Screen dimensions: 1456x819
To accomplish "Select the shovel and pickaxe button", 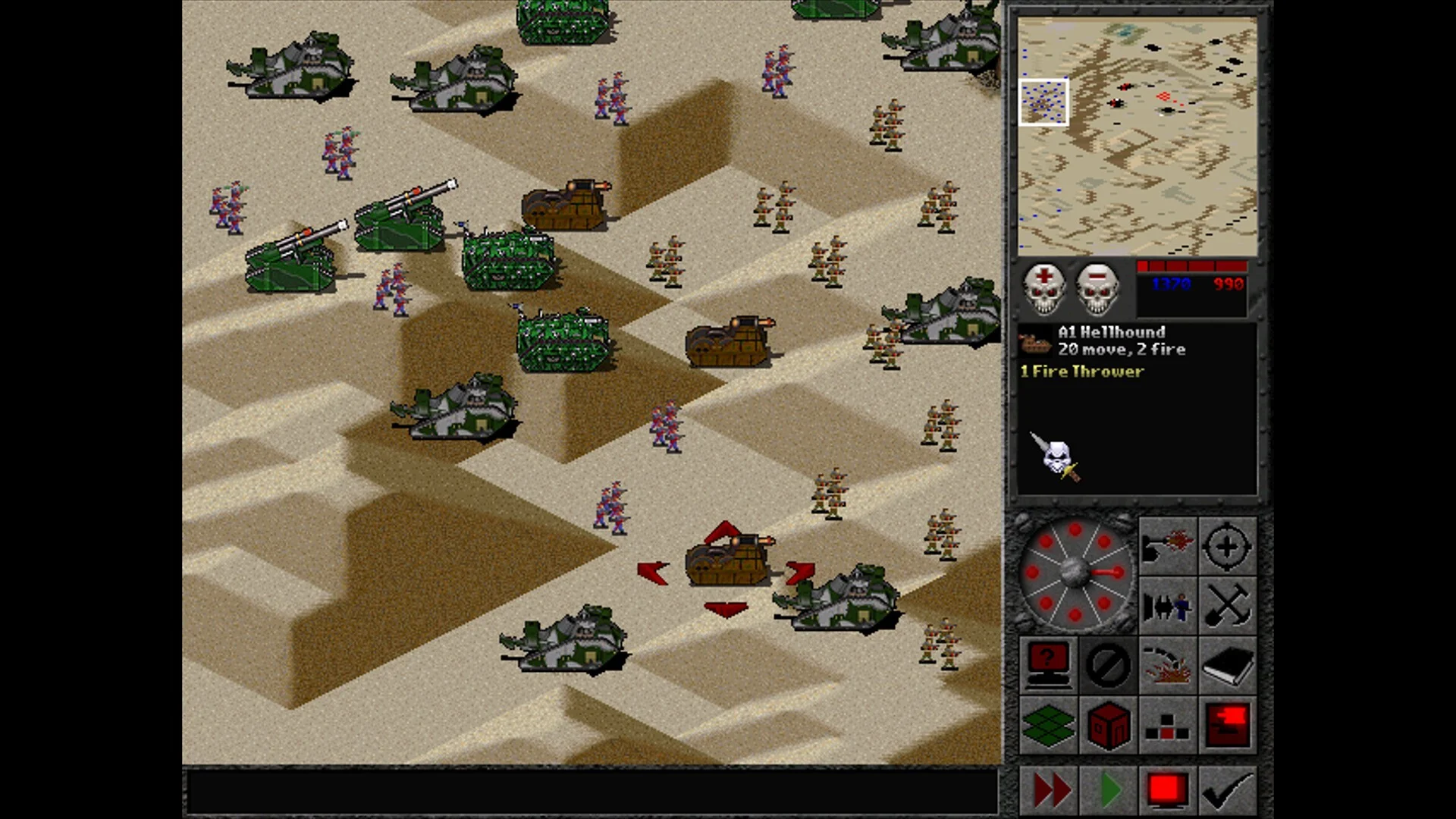I will [1227, 605].
